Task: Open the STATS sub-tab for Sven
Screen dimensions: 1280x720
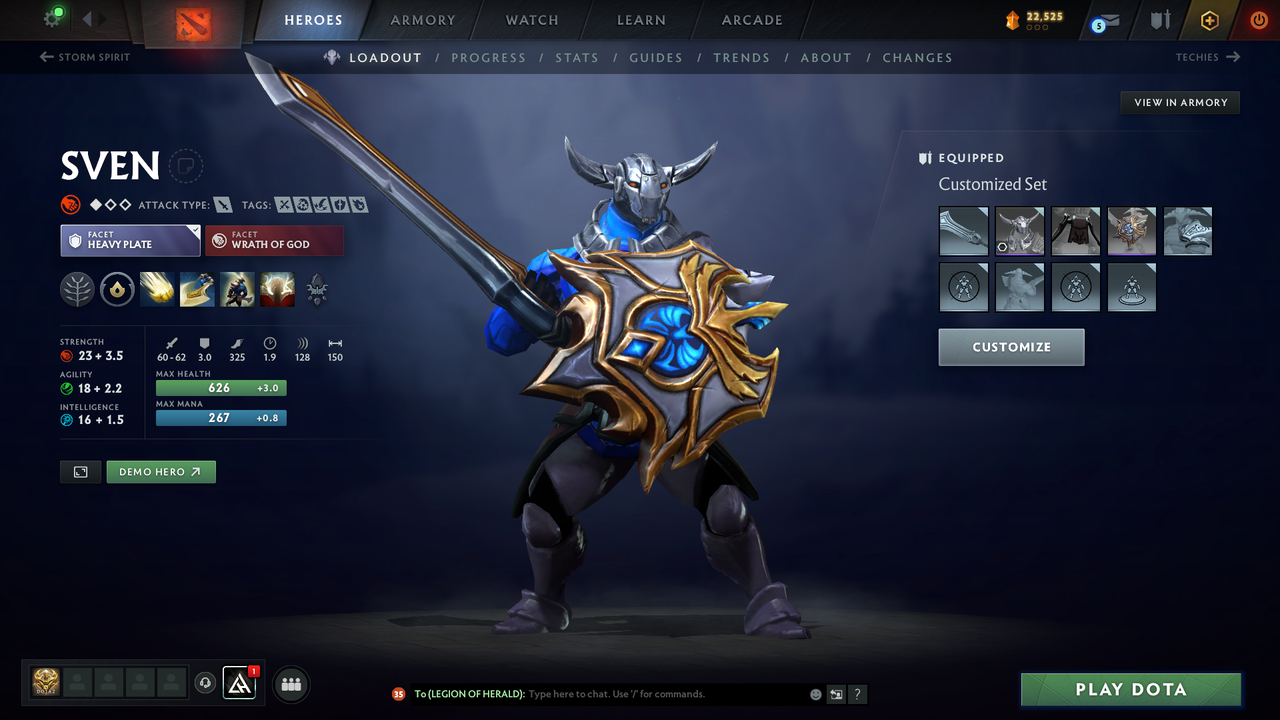Action: coord(577,57)
